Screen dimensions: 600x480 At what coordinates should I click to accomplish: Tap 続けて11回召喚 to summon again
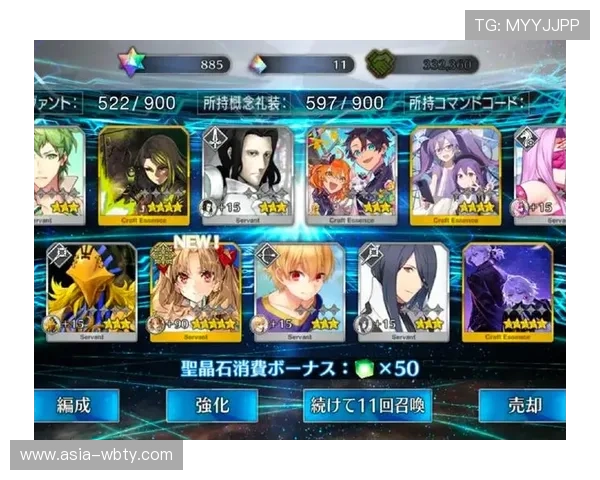(367, 405)
